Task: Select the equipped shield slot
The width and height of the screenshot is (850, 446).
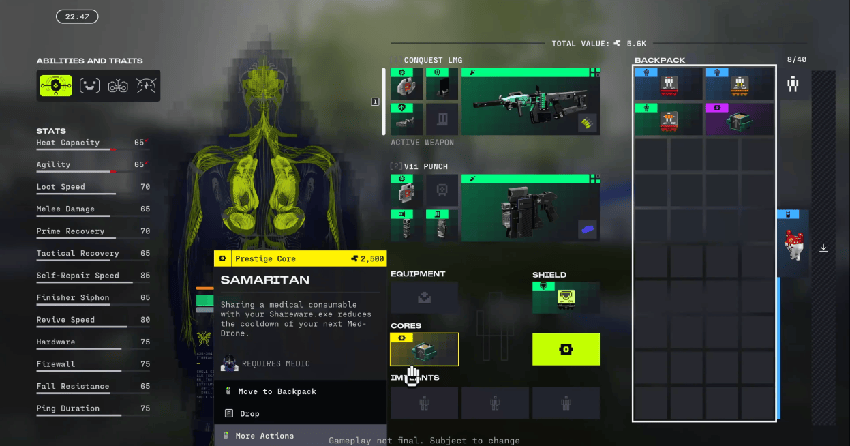Action: tap(566, 297)
